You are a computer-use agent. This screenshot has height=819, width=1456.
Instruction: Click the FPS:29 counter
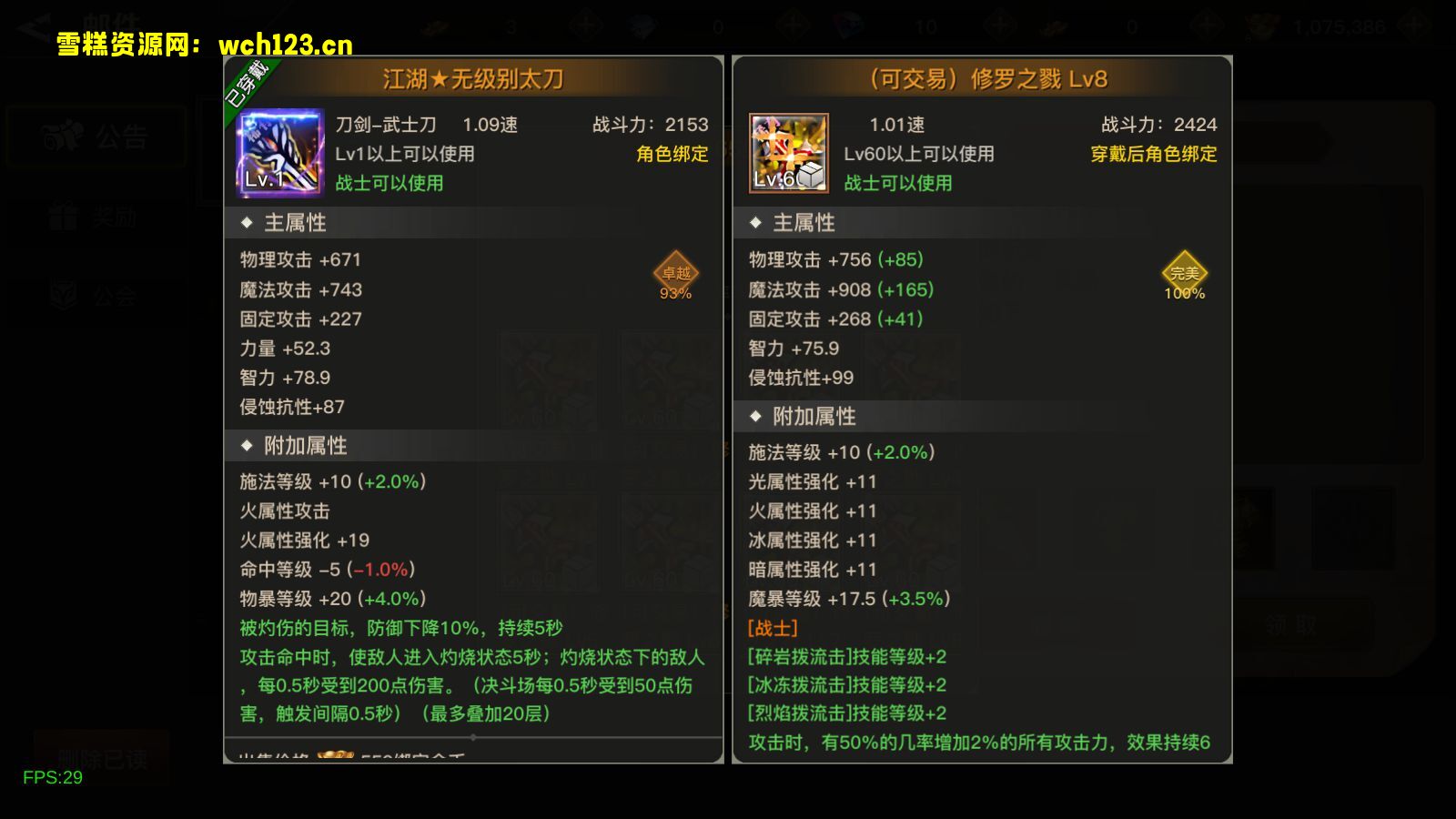[x=53, y=778]
